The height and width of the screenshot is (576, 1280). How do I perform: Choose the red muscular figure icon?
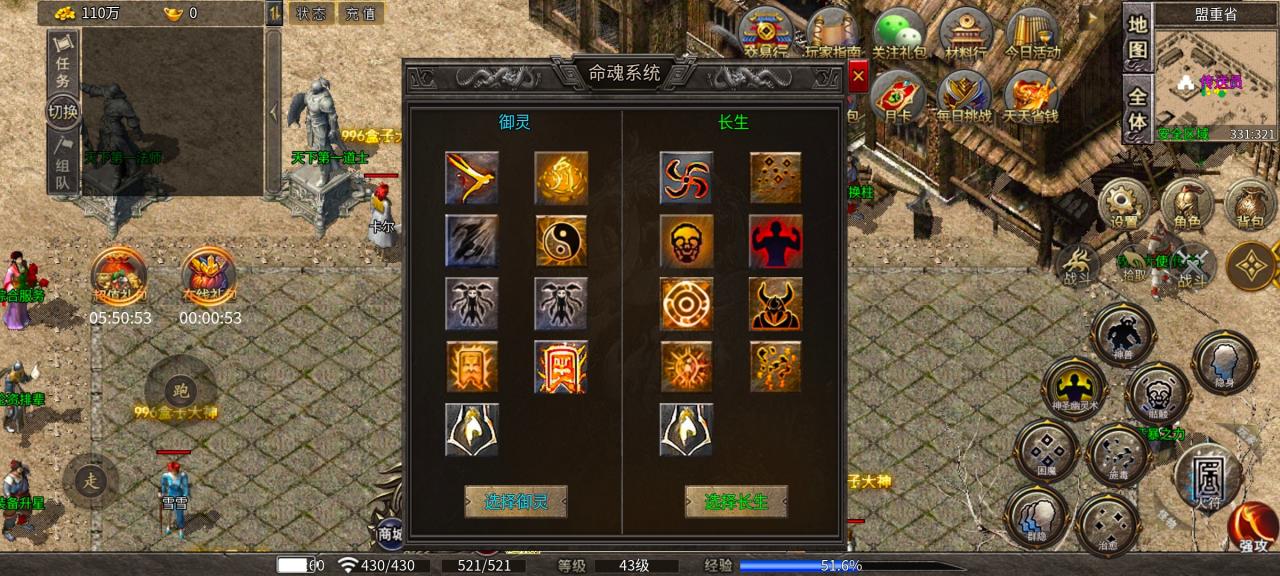[776, 241]
